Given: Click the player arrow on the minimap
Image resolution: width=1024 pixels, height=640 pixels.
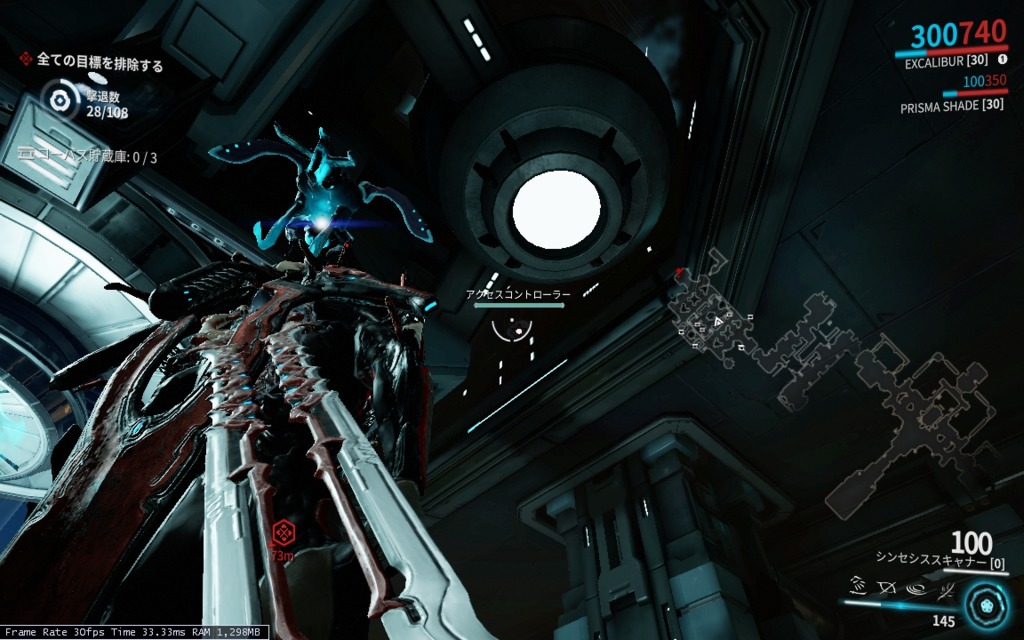Looking at the screenshot, I should click(x=718, y=321).
